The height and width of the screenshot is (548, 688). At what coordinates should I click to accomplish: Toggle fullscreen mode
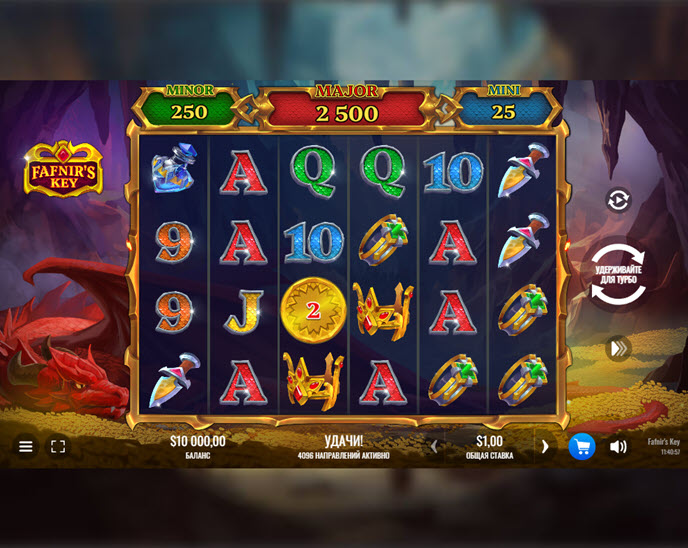tap(58, 446)
